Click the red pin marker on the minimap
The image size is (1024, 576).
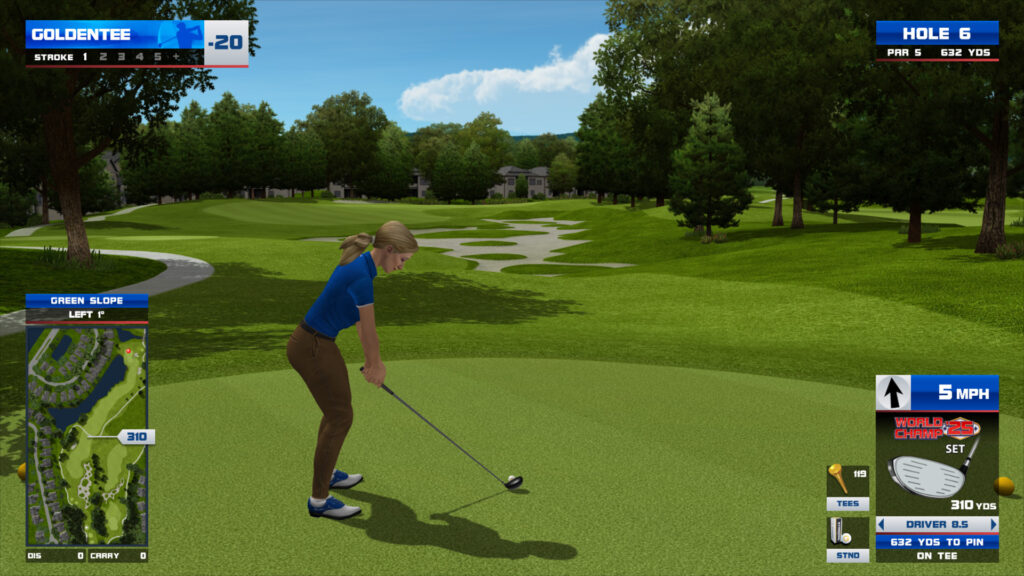click(127, 351)
